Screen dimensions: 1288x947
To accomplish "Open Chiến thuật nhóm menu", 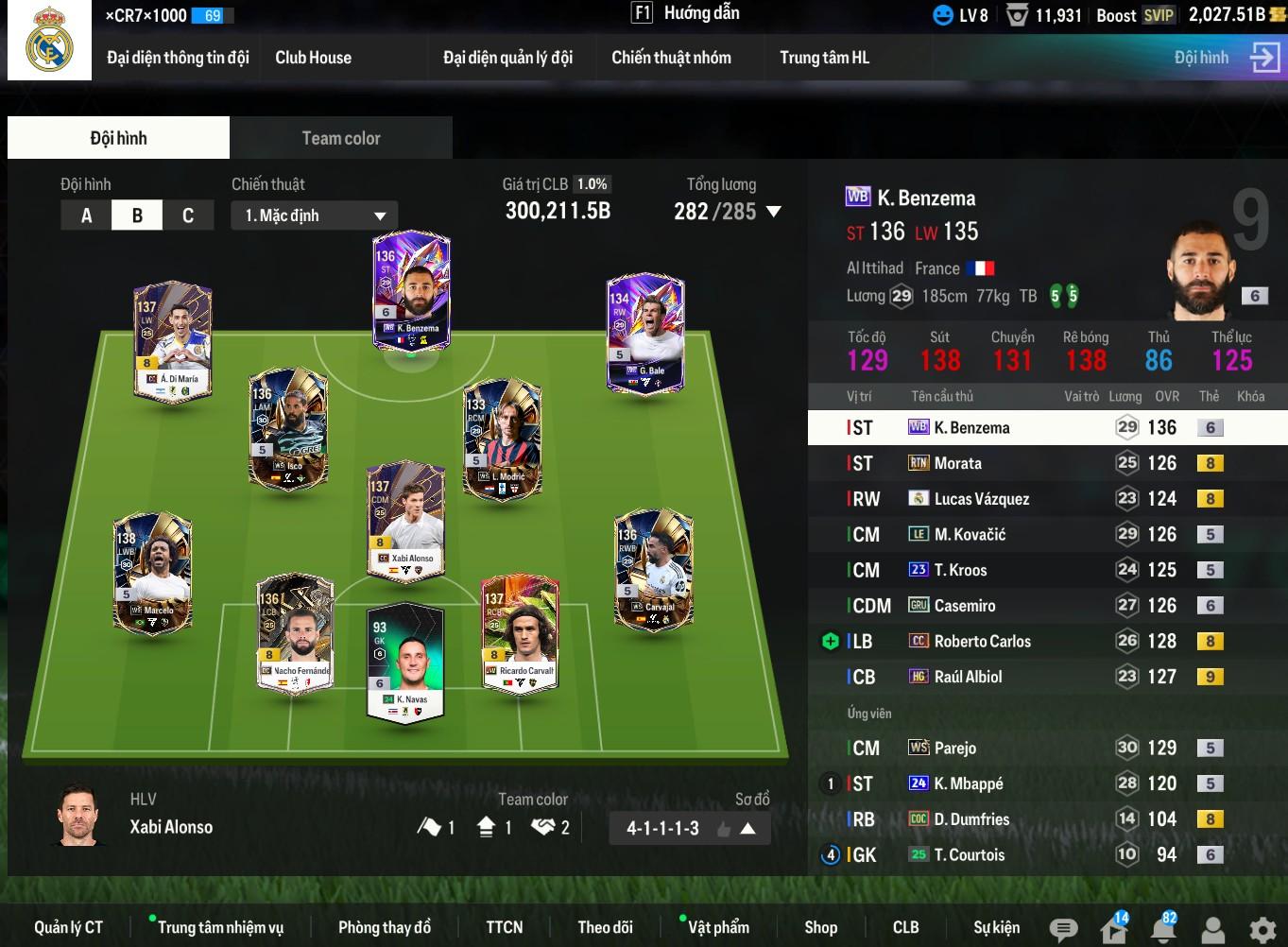I will tap(671, 58).
